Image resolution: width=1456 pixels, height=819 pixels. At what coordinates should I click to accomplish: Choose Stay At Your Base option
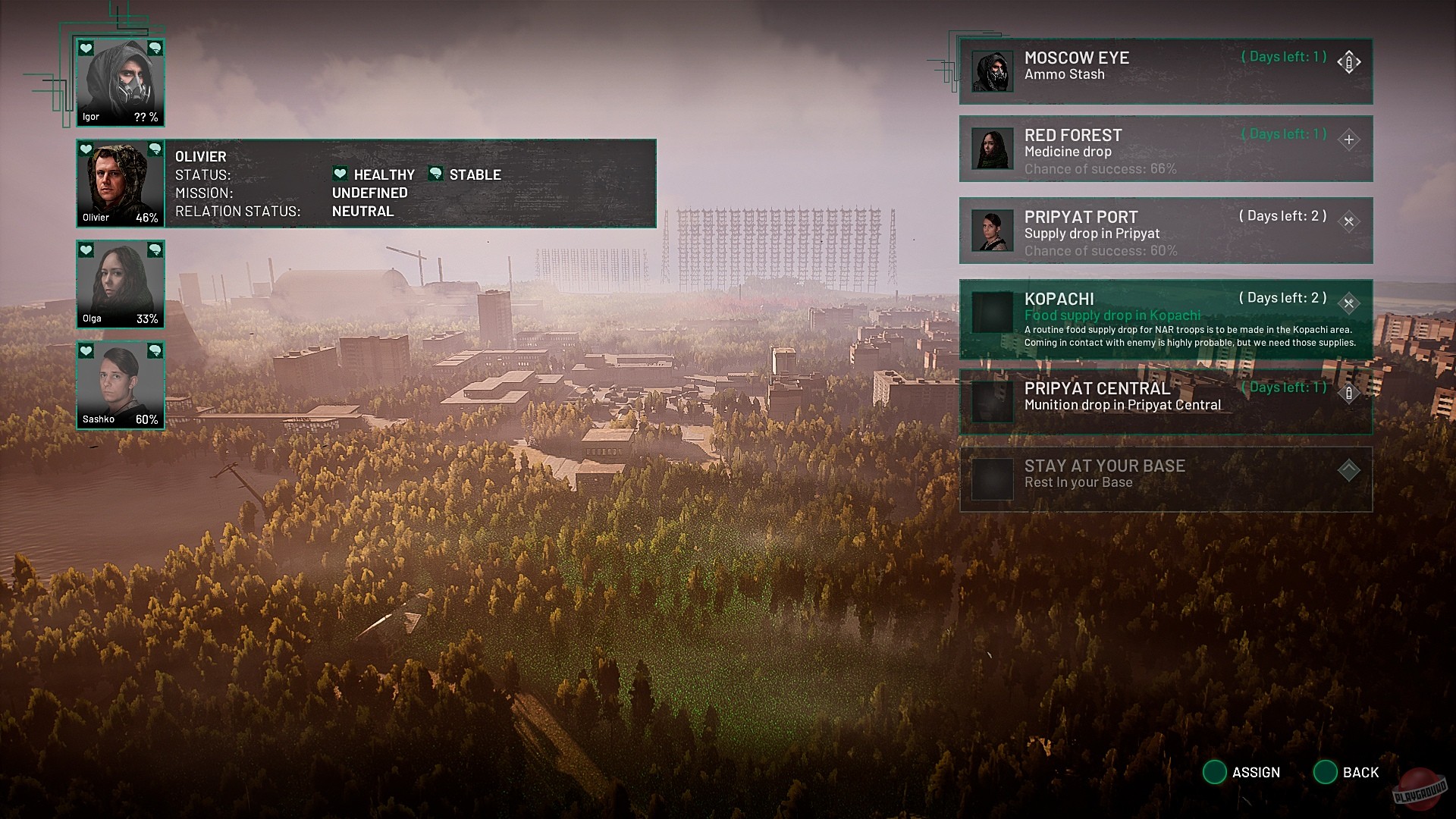[1166, 479]
